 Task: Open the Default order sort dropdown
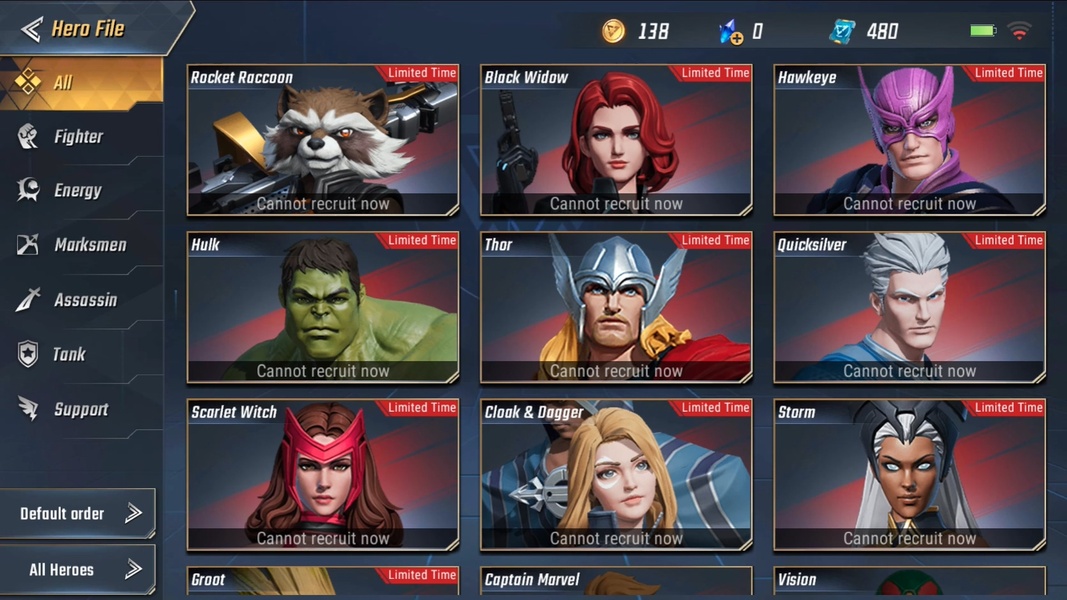(78, 514)
